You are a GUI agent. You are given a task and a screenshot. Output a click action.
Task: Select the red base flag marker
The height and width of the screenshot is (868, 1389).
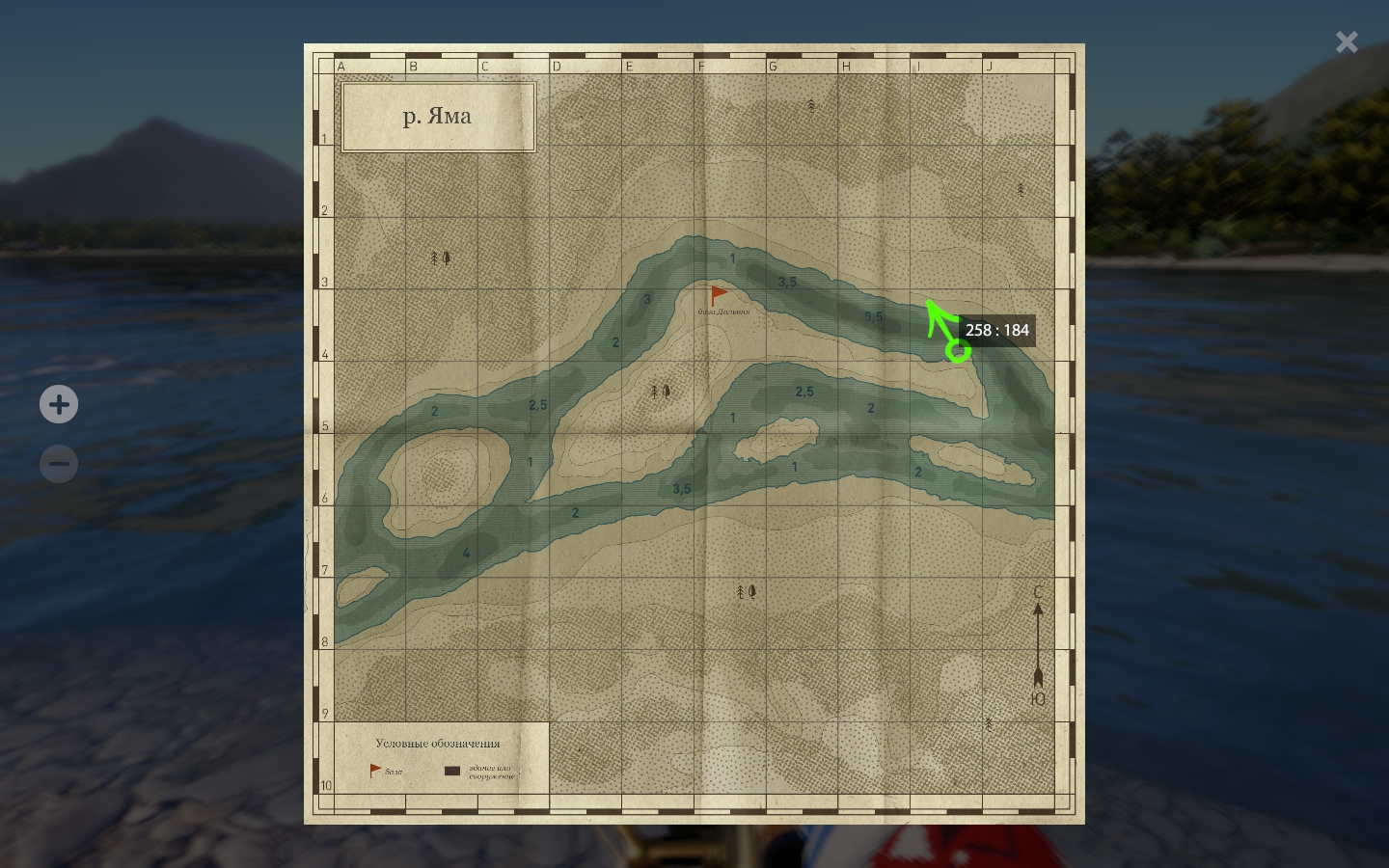[718, 294]
